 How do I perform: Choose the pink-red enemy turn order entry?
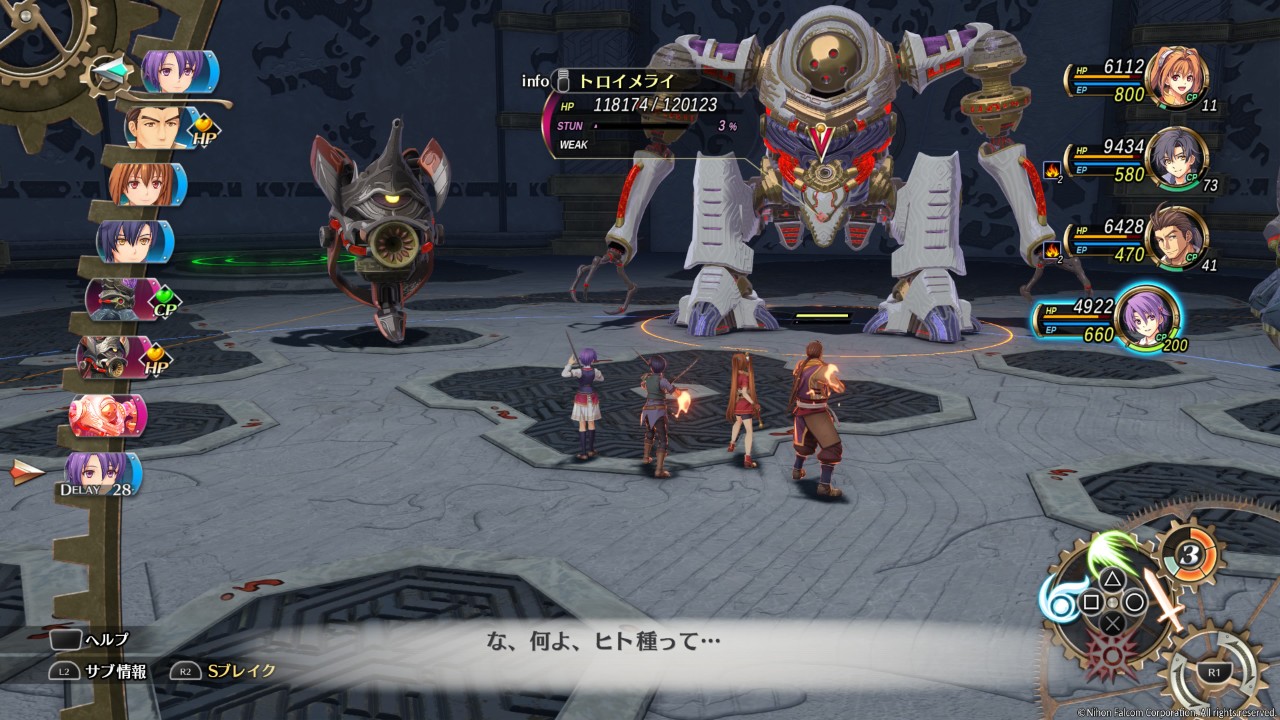106,413
